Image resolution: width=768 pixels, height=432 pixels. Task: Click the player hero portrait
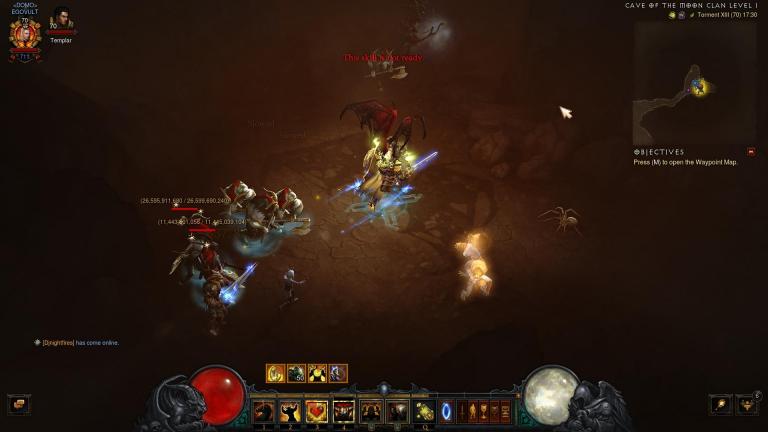(25, 34)
